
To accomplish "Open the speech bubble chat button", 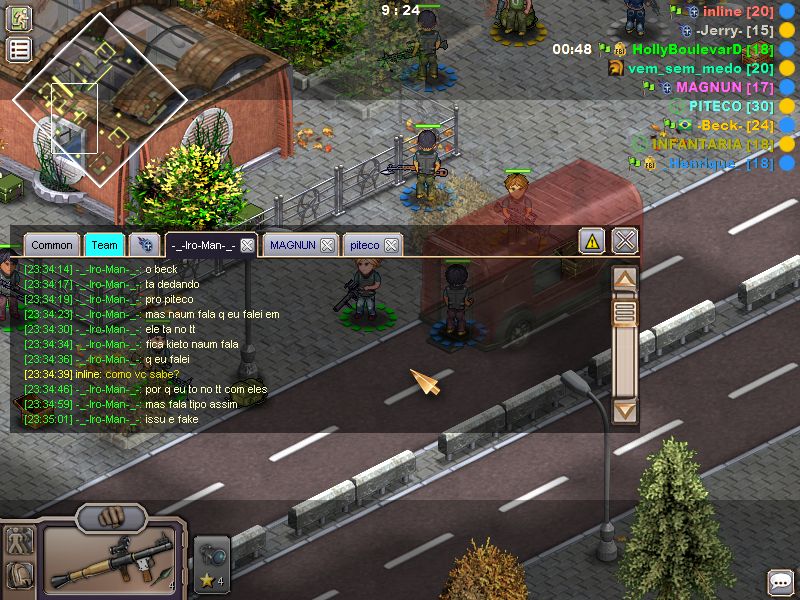I will point(781,582).
